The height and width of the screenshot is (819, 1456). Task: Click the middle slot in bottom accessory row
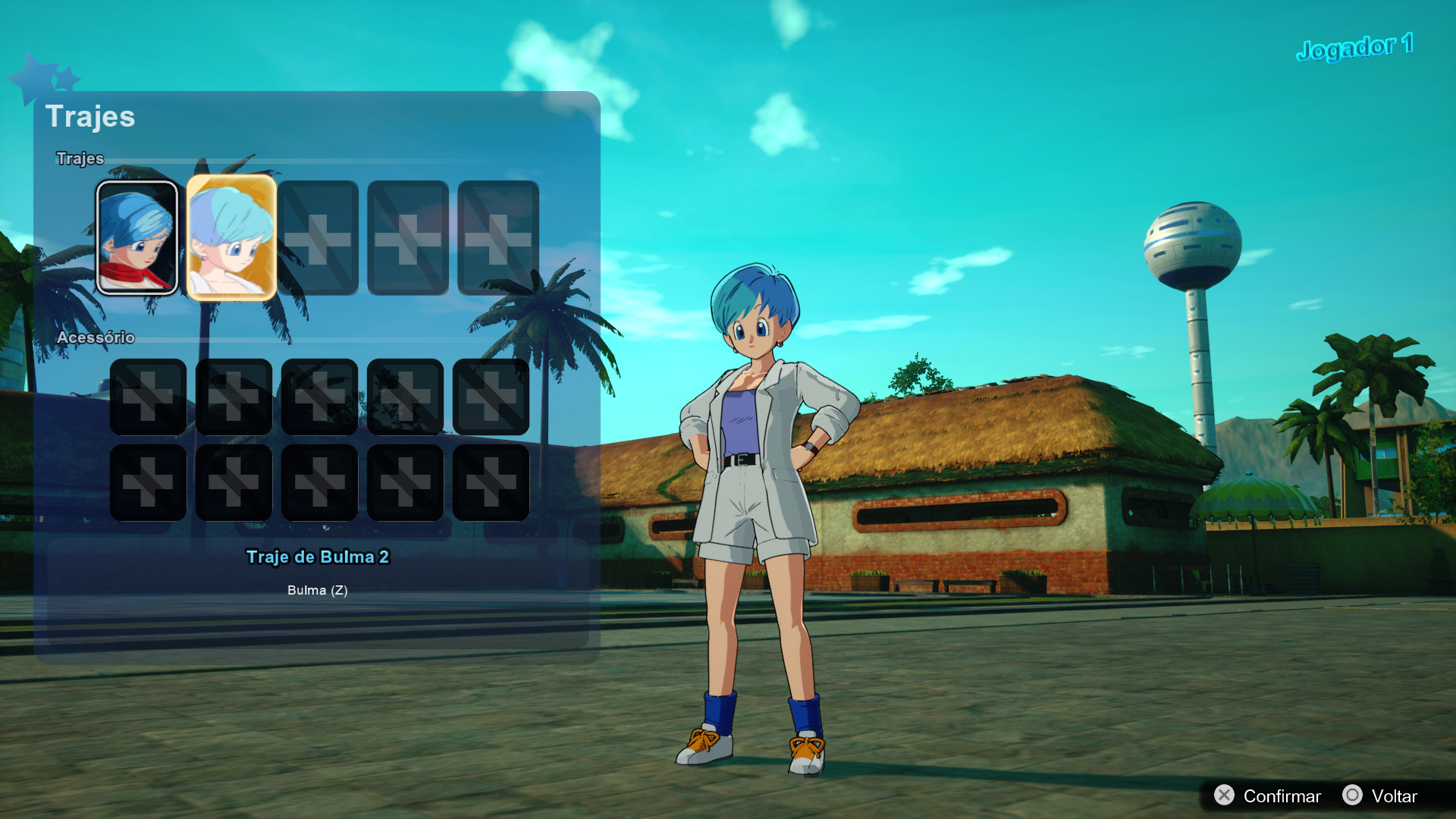click(319, 483)
